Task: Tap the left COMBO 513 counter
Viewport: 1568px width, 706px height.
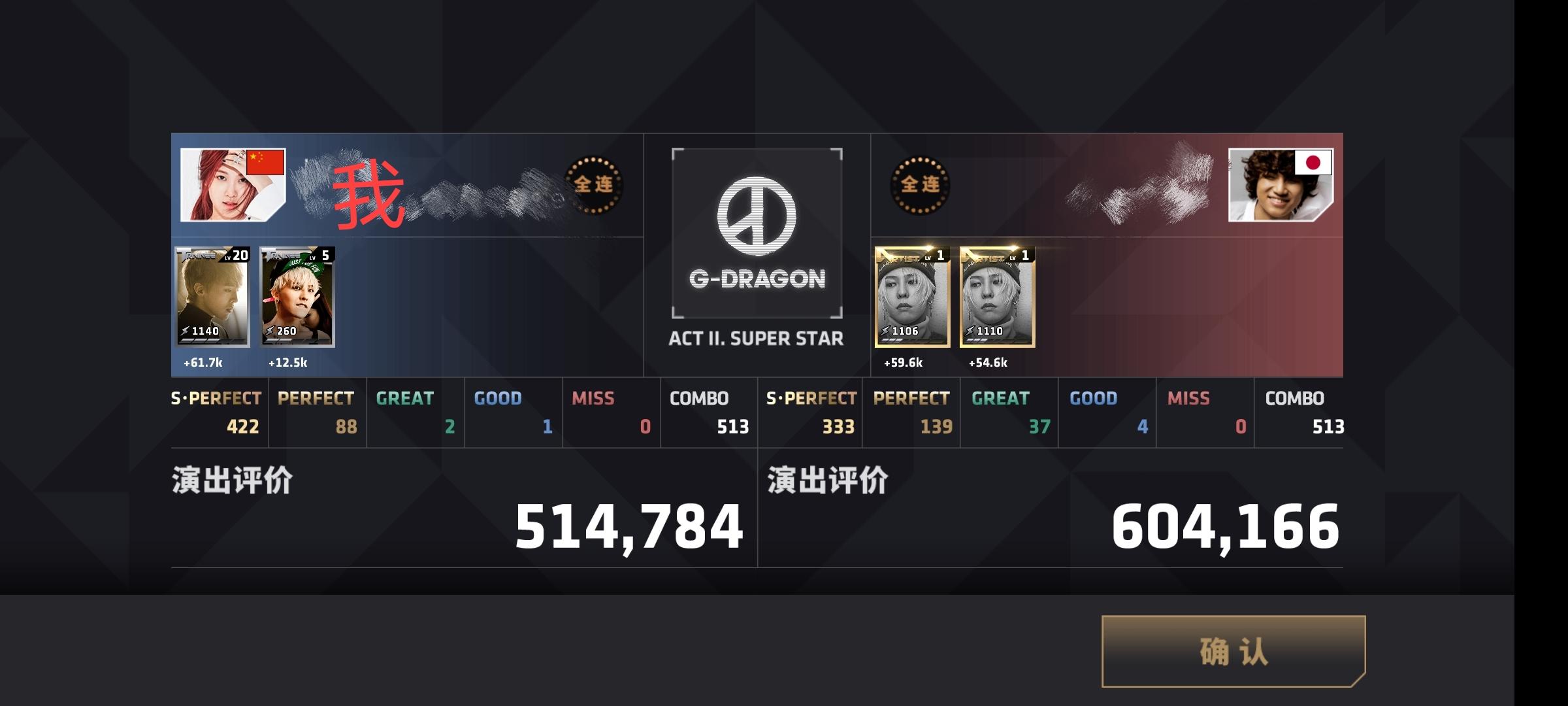Action: [709, 412]
